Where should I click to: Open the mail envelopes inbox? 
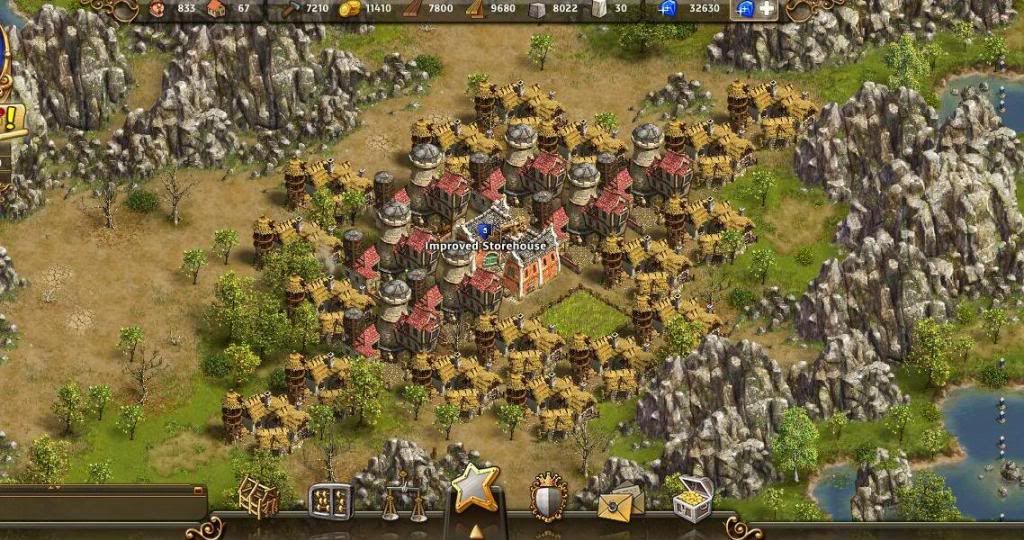pos(620,501)
